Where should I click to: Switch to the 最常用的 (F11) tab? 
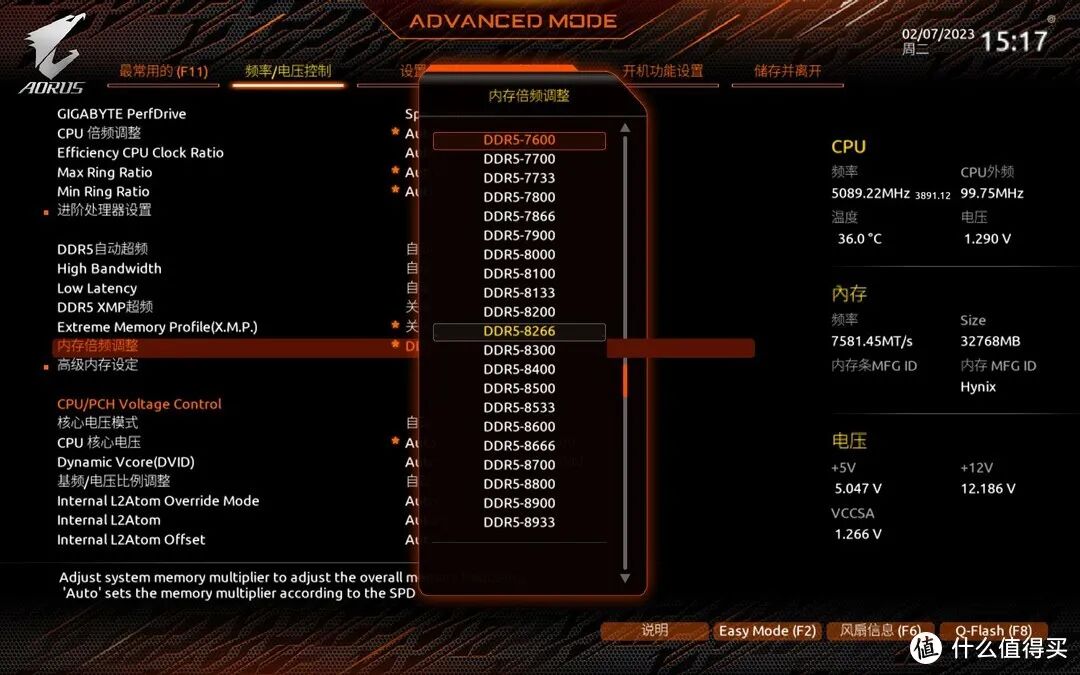(161, 71)
